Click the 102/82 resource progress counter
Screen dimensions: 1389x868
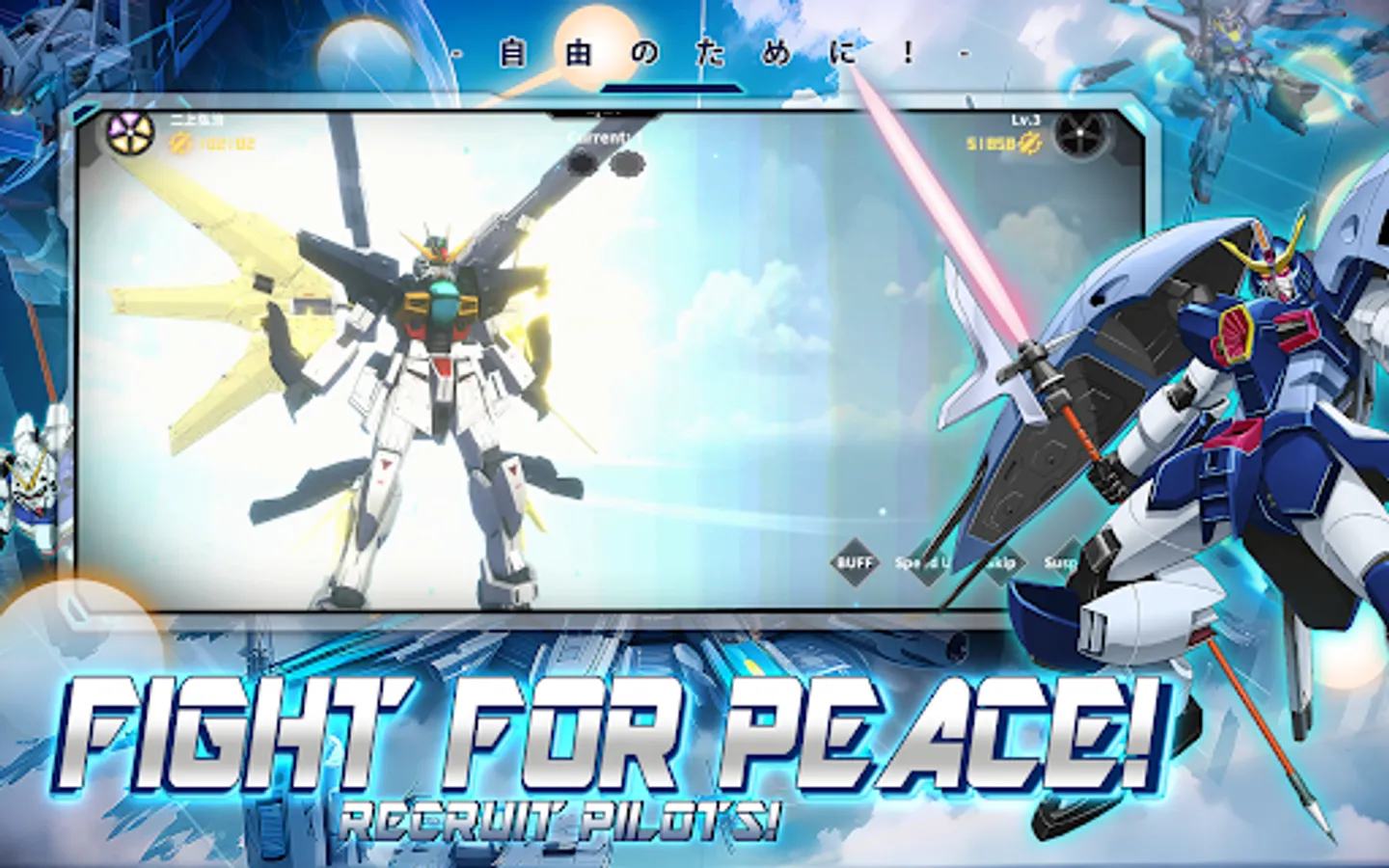pos(227,143)
